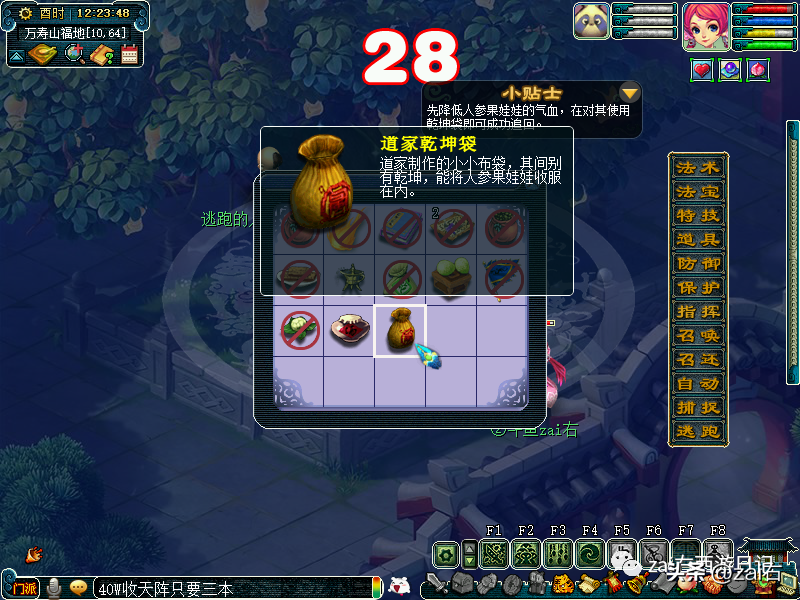Open the 指挥 command option
800x600 pixels.
(698, 311)
